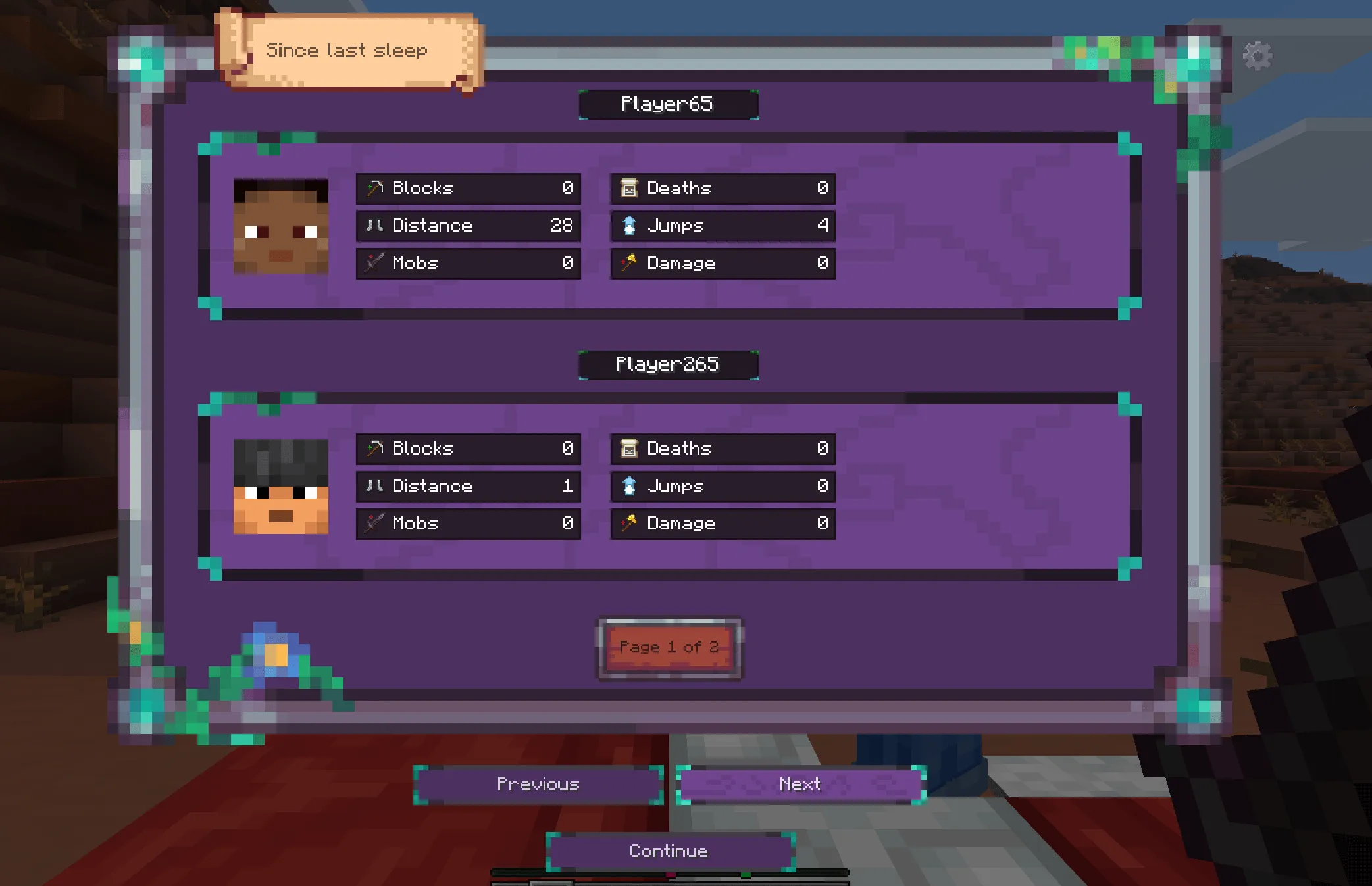Open the settings gear in the top right corner
1372x886 pixels.
click(x=1259, y=55)
